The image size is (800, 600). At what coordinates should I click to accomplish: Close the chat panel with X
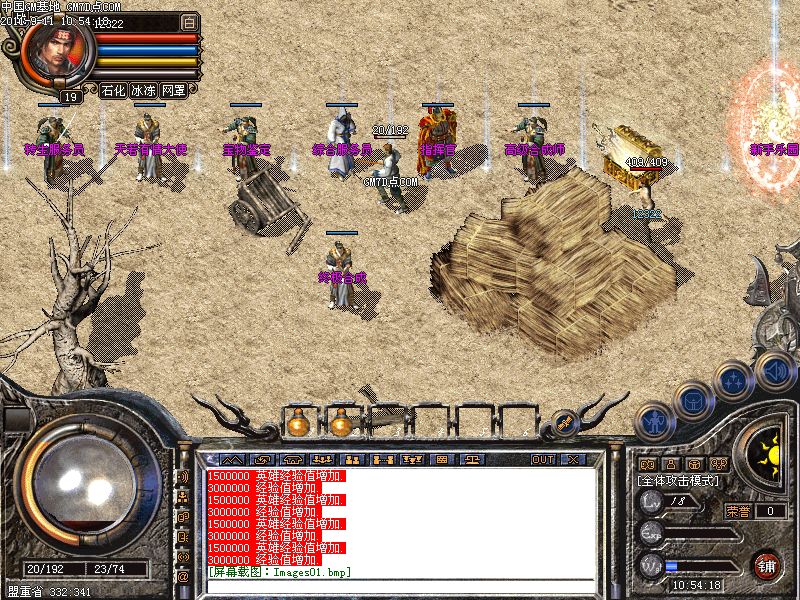(573, 459)
